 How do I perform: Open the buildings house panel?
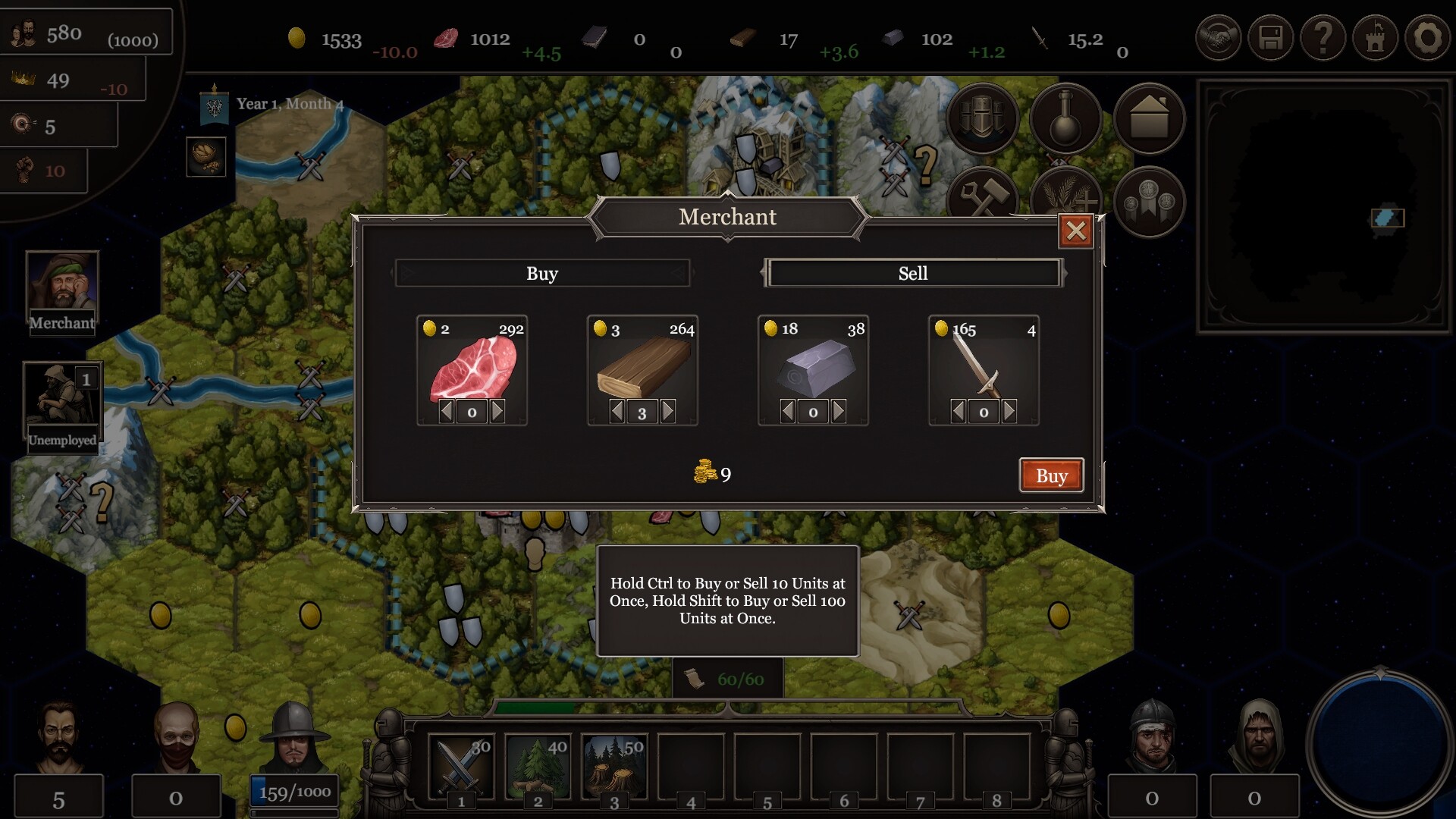pos(1149,118)
